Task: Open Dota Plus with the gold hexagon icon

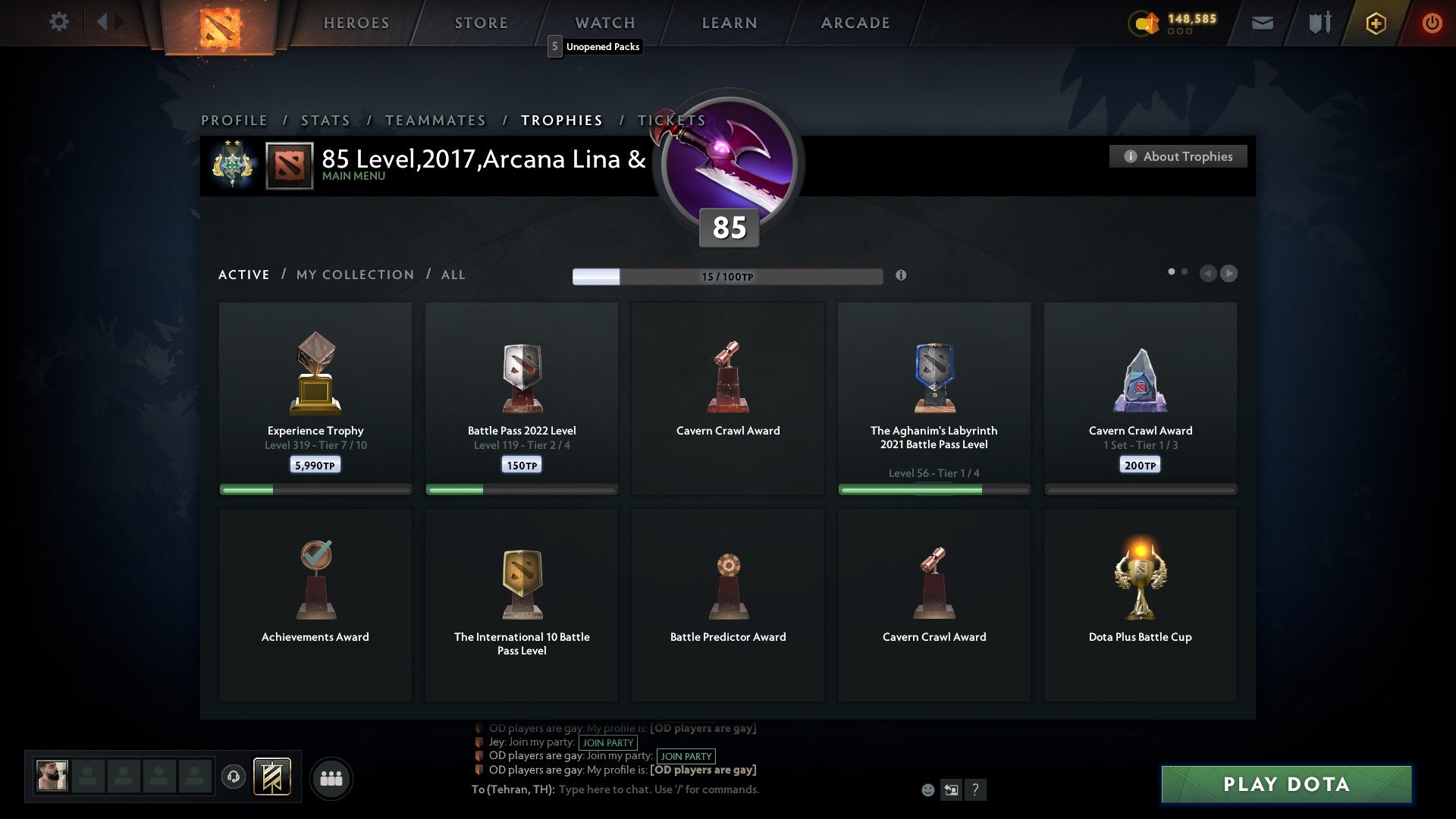Action: coord(1375,23)
